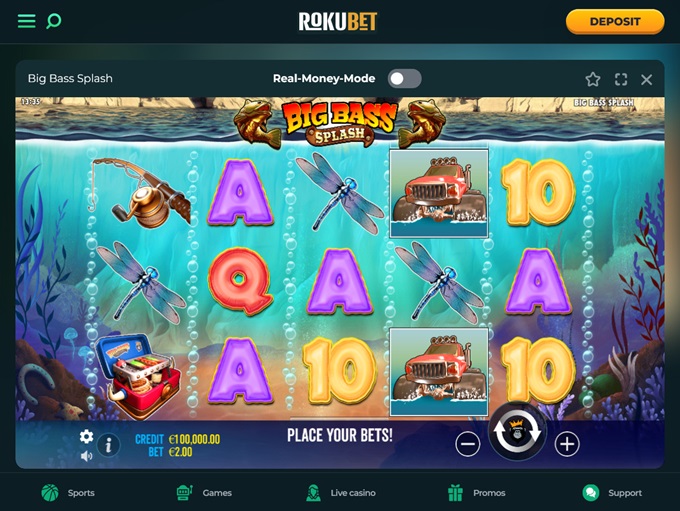Show the game info paytable
Viewport: 680px width, 511px height.
(109, 445)
